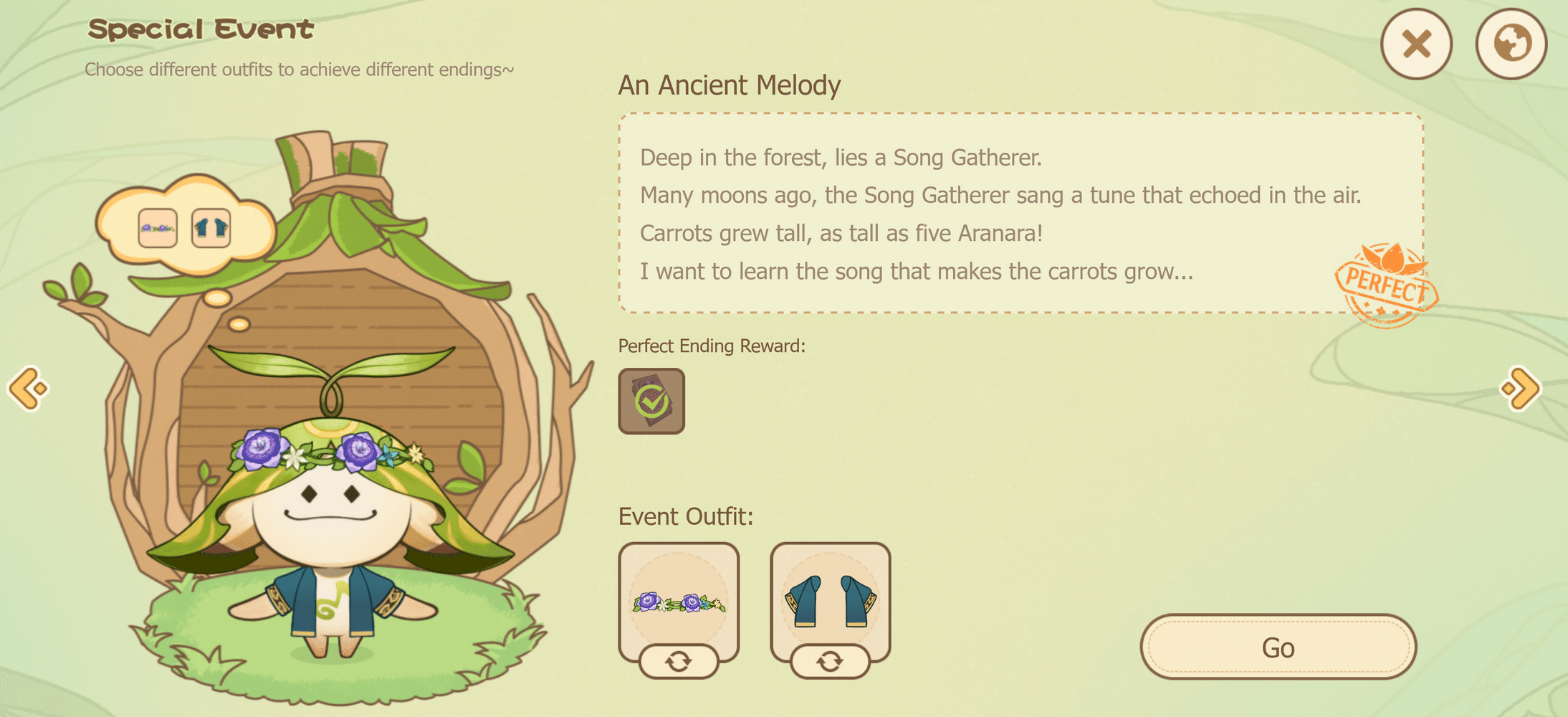This screenshot has height=717, width=1568.
Task: Select the An Ancient Melody title
Action: pos(731,85)
